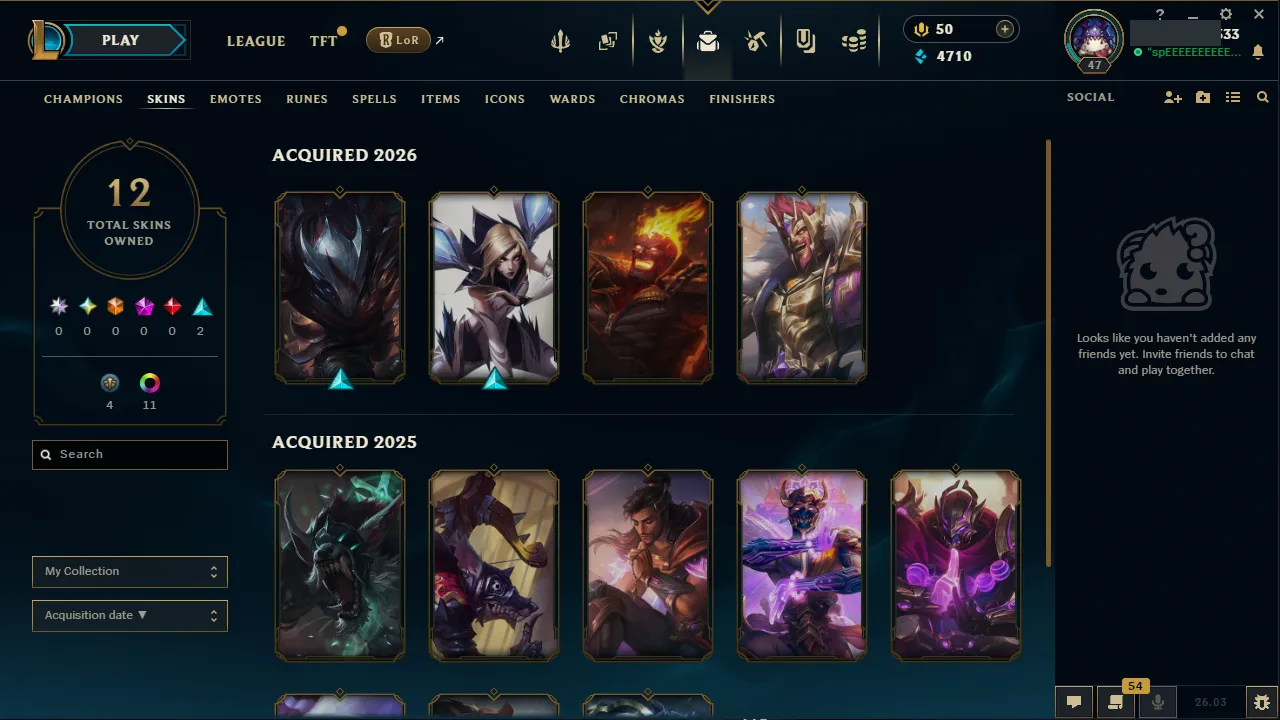Click the add friend icon in Social panel
The width and height of the screenshot is (1280, 720).
coord(1172,97)
